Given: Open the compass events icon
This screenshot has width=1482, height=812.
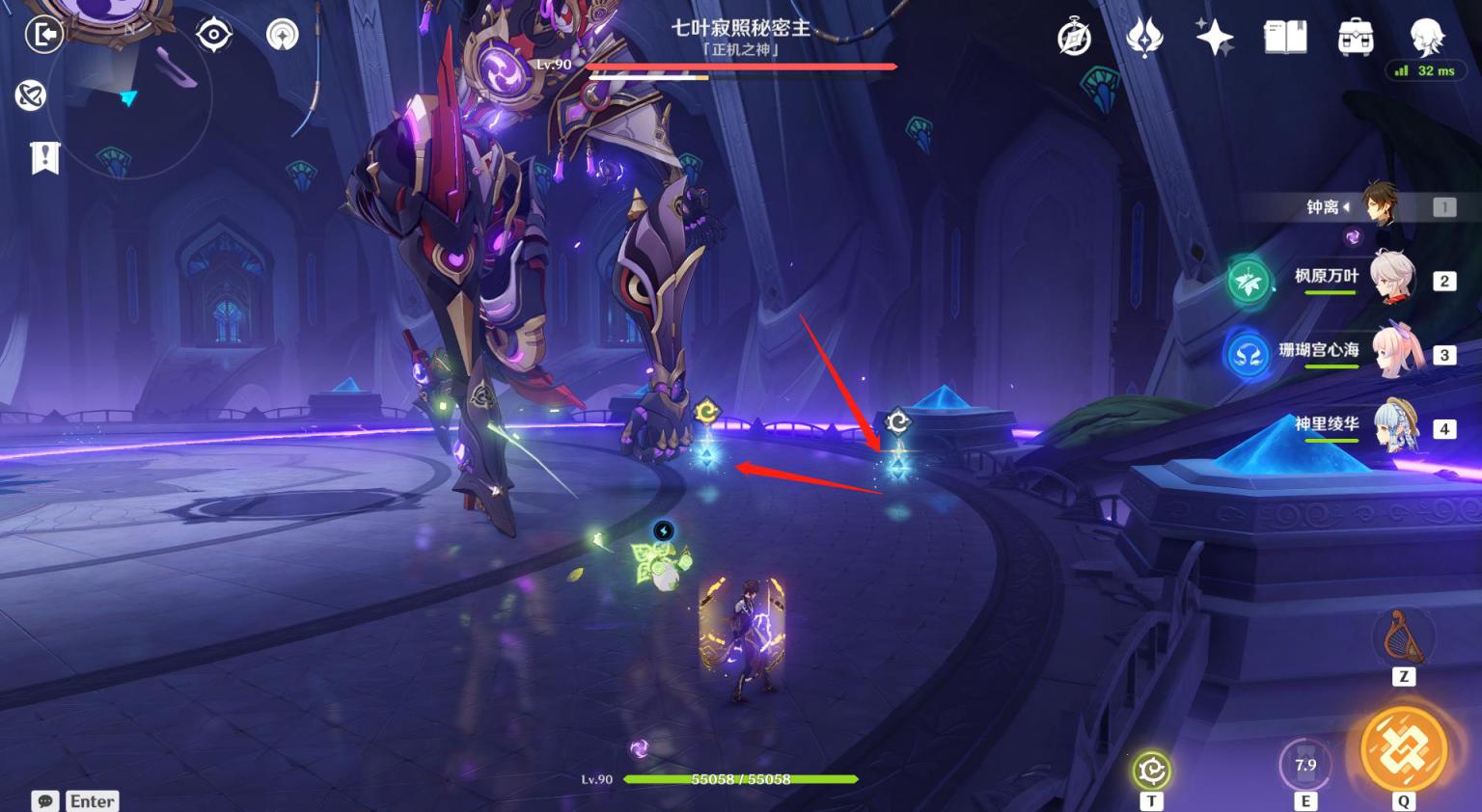Looking at the screenshot, I should click(x=1074, y=39).
